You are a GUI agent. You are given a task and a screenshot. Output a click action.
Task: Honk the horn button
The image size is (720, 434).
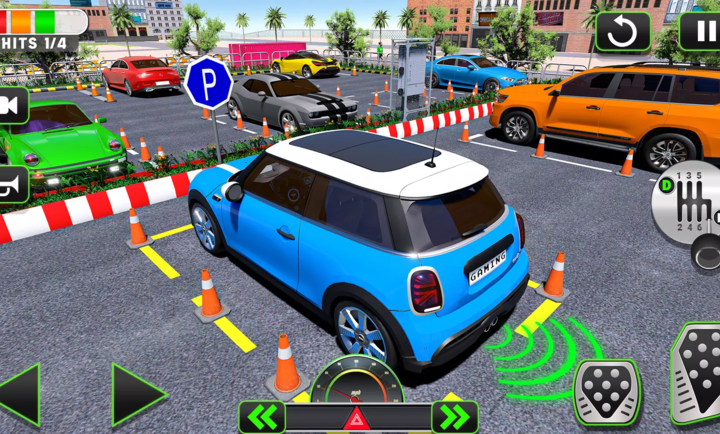tap(13, 184)
